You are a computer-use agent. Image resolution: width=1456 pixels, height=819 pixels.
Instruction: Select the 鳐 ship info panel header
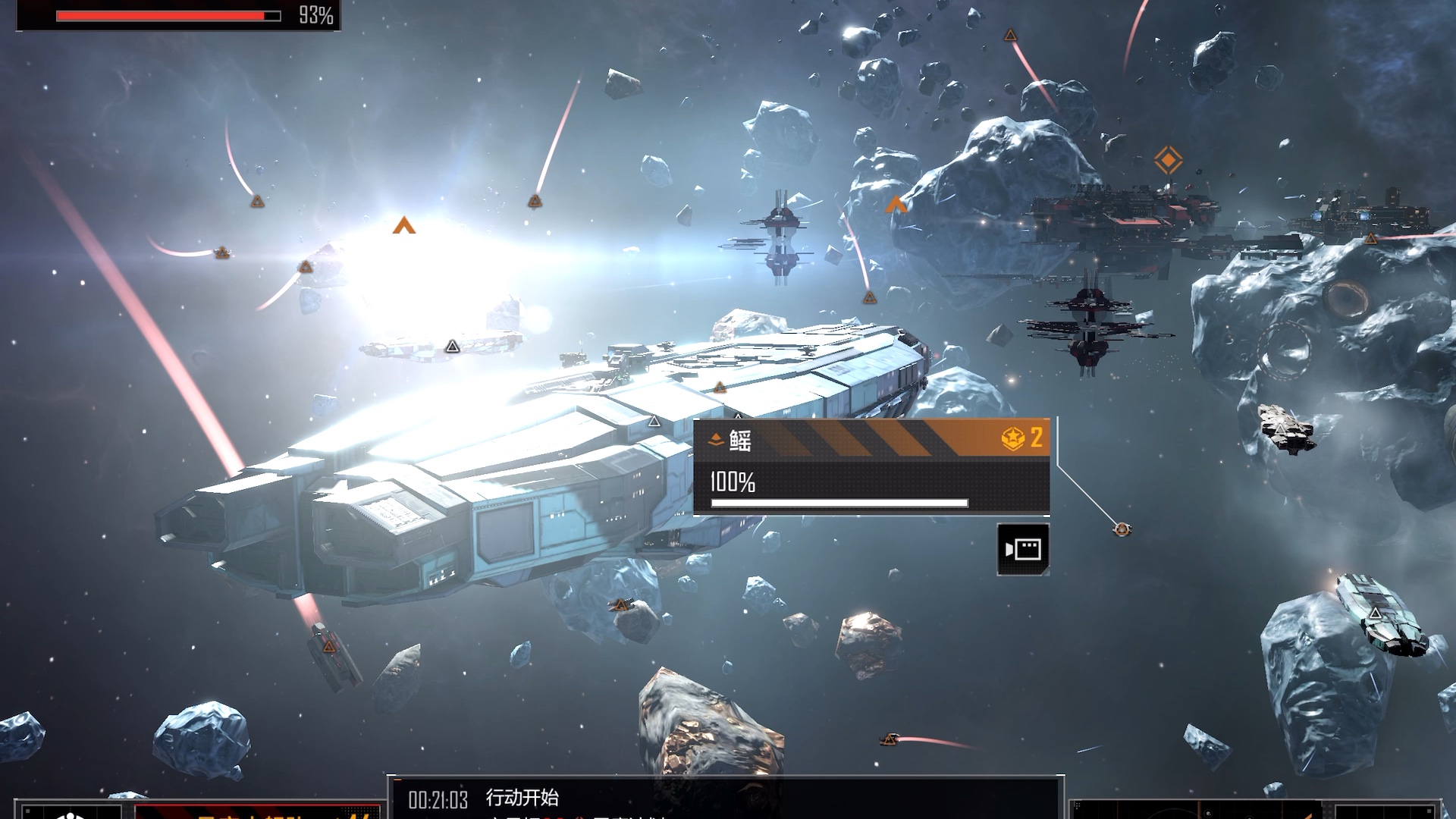click(871, 439)
